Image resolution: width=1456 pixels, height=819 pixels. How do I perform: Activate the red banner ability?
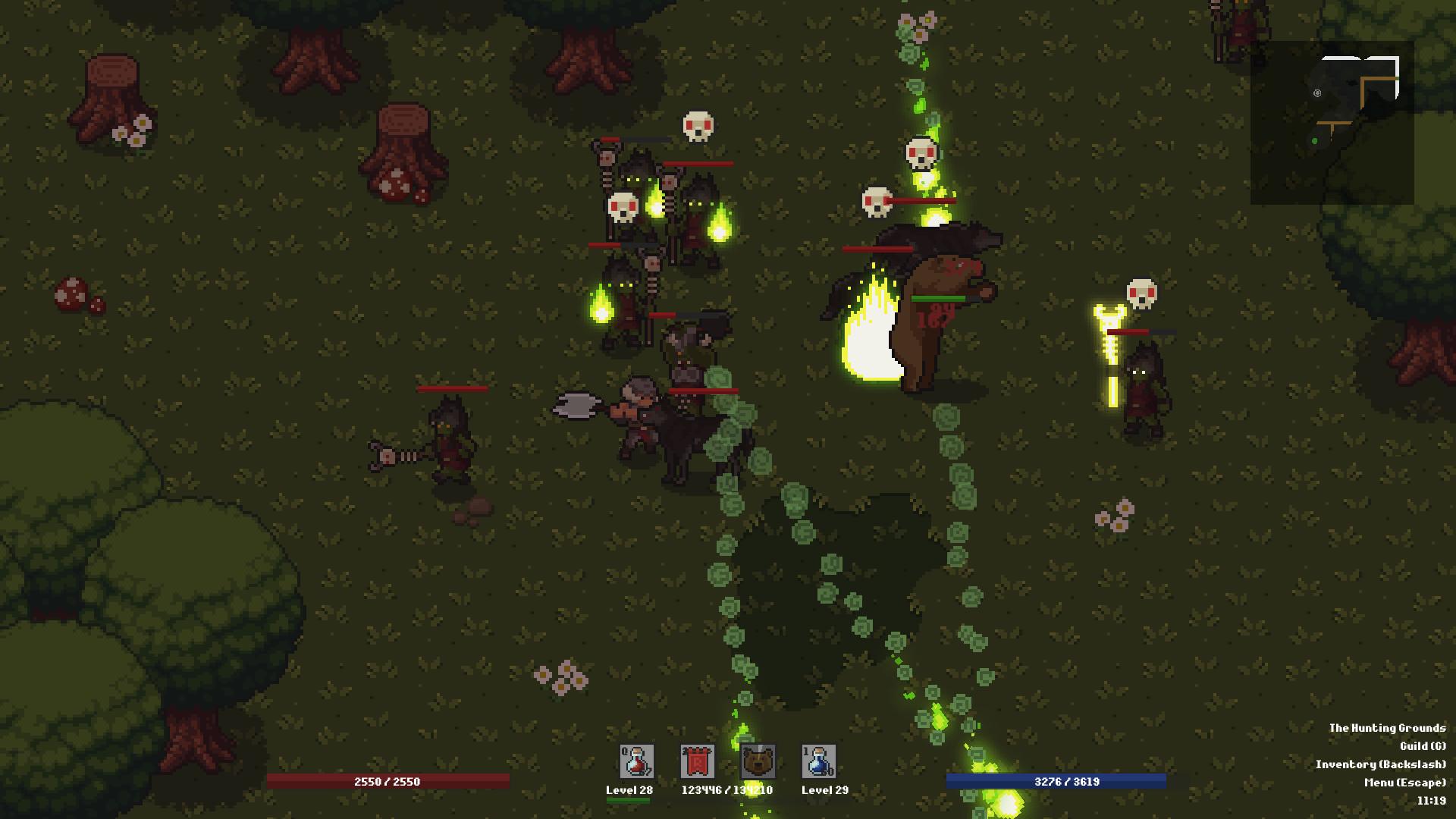pos(697,761)
